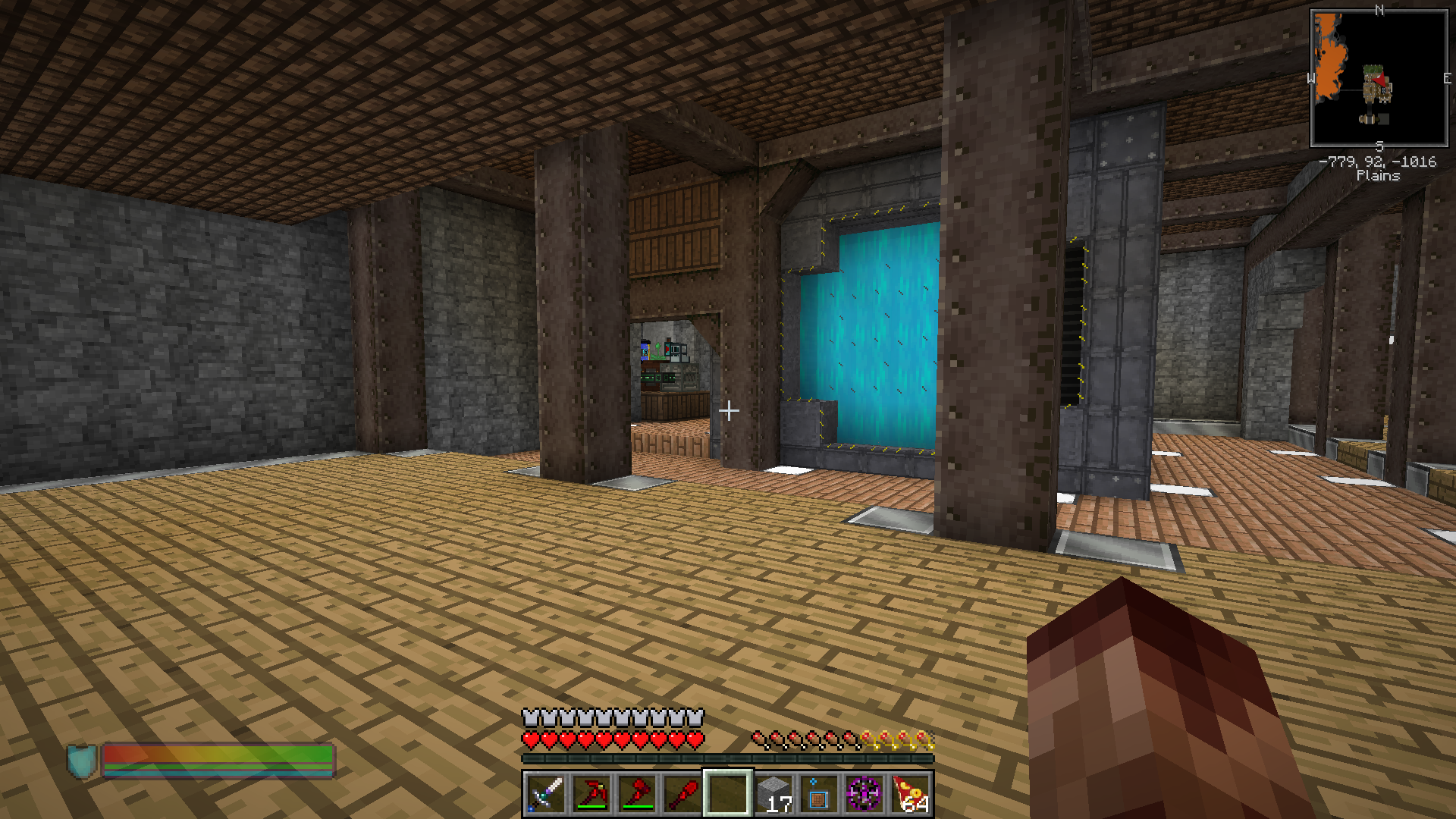Select the pizza slice stack of 64

(x=910, y=794)
